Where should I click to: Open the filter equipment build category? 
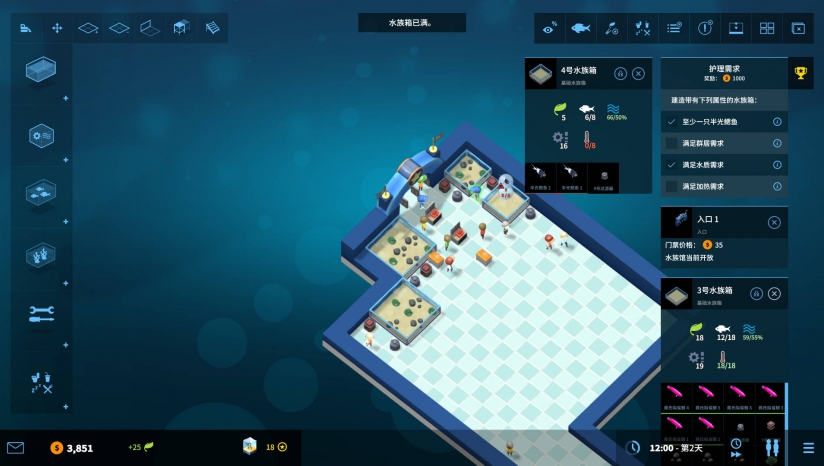pyautogui.click(x=41, y=135)
